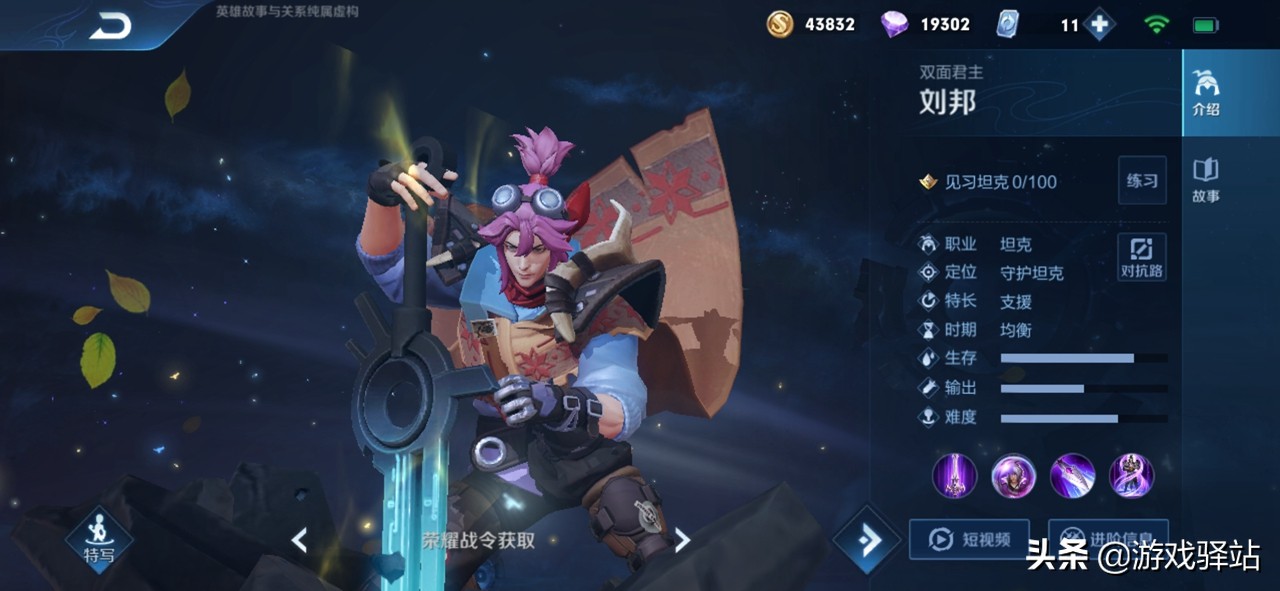Click the diamond arrow panel toggle
Viewport: 1280px width, 591px height.
point(866,540)
